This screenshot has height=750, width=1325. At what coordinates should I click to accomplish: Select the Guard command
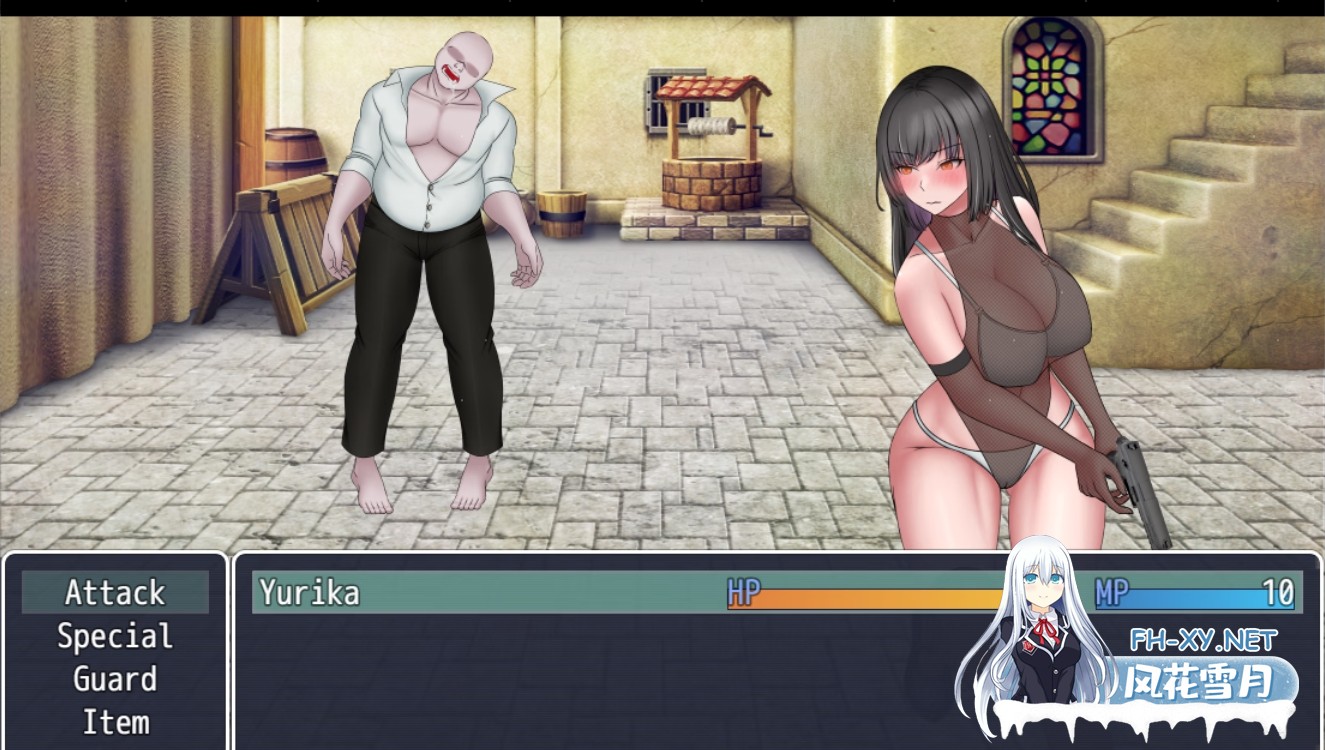[x=114, y=679]
